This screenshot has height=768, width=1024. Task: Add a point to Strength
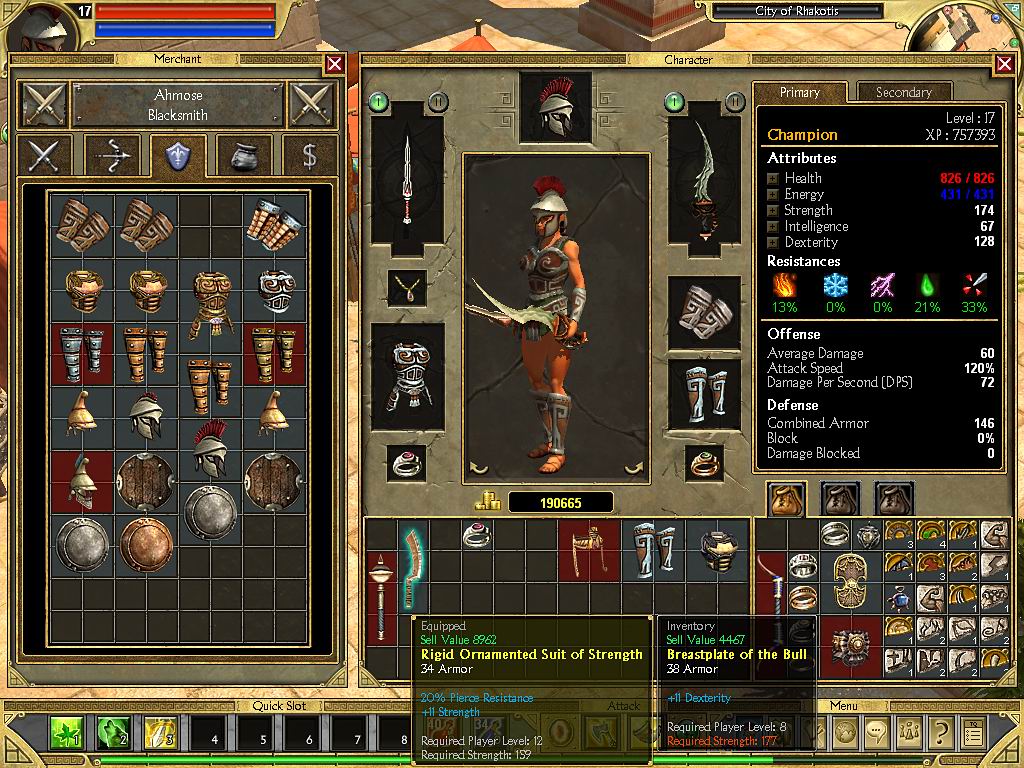click(x=773, y=210)
